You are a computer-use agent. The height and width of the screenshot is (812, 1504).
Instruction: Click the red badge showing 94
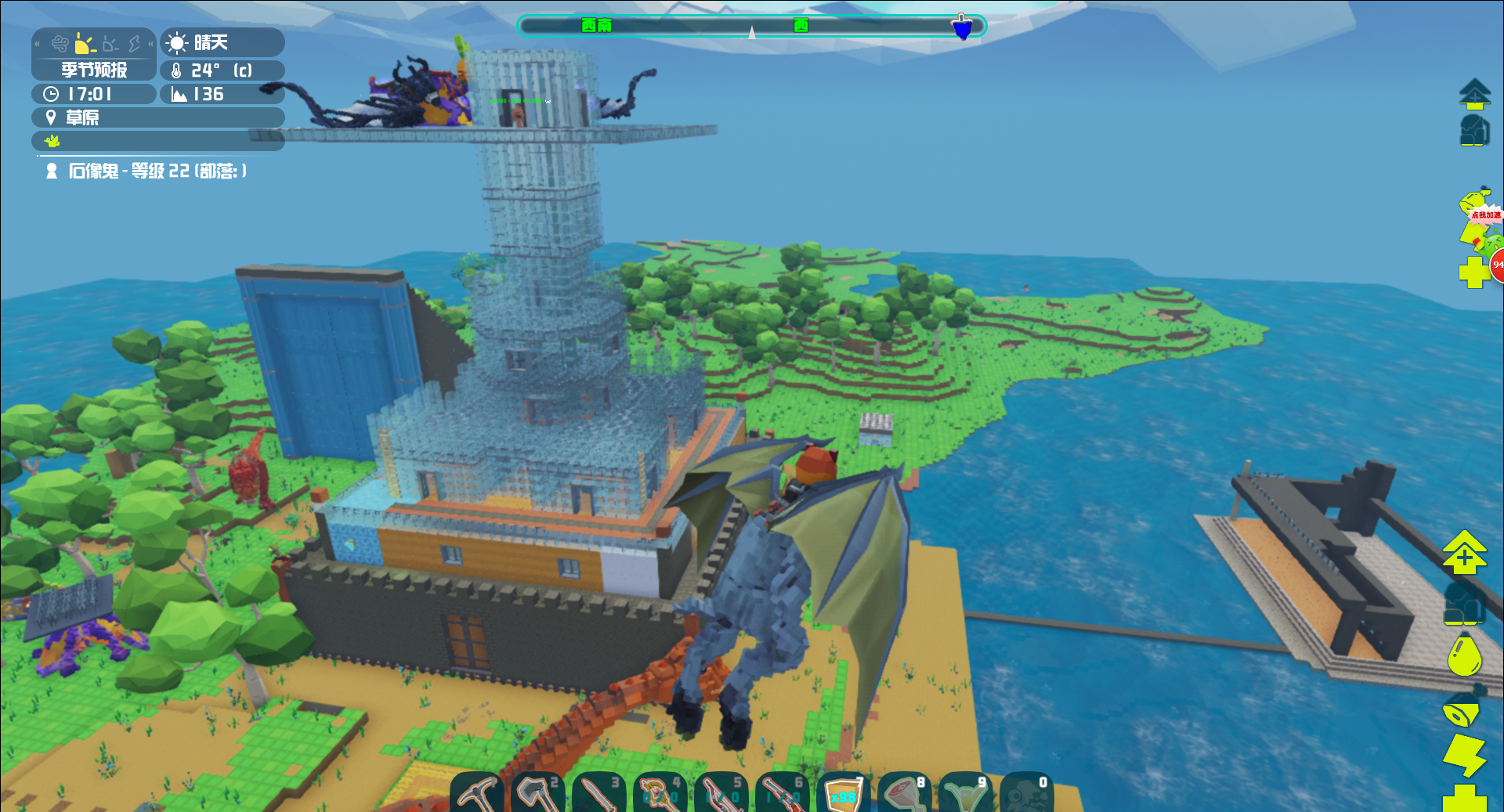[1497, 265]
